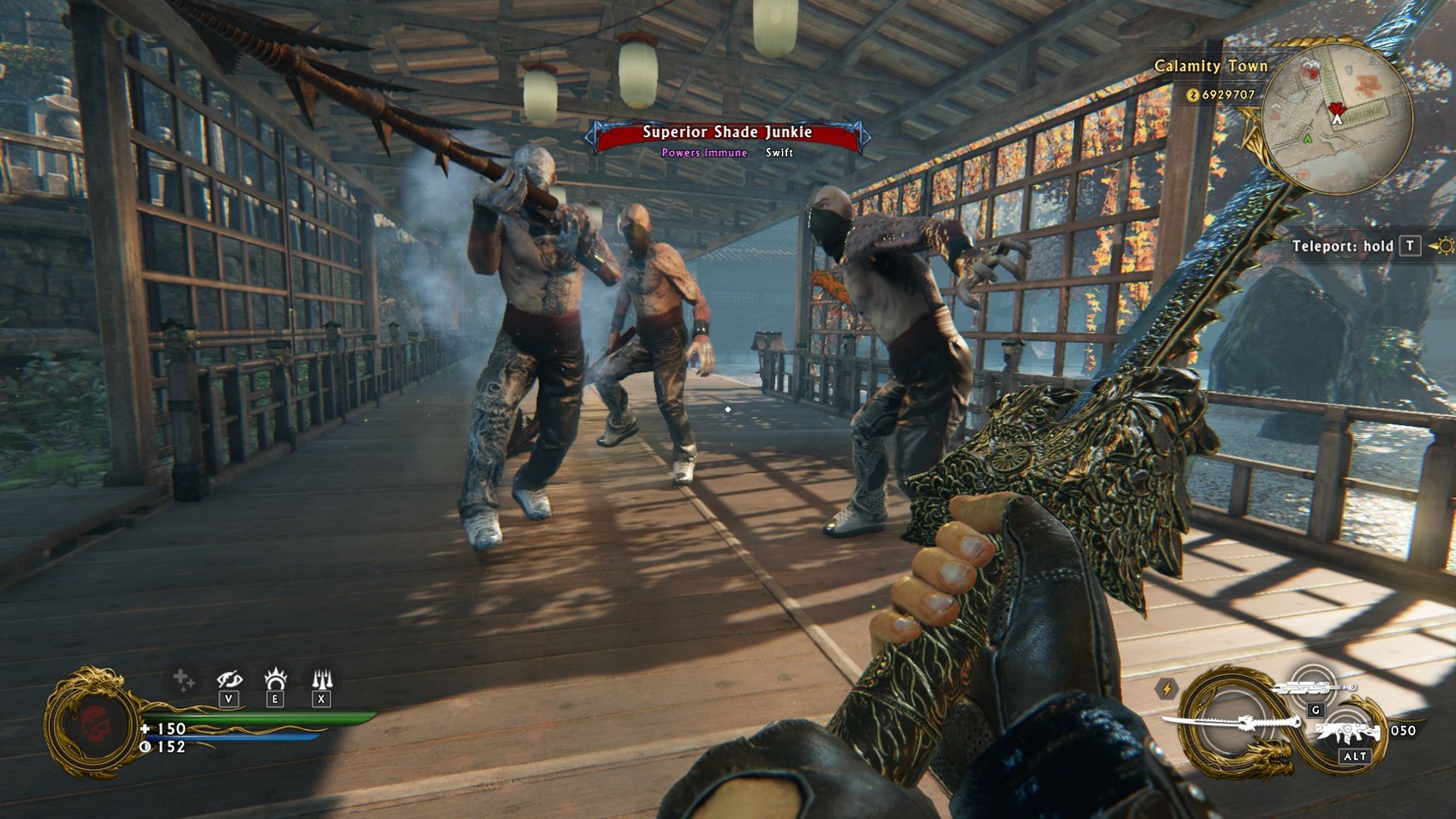The width and height of the screenshot is (1456, 819).
Task: Select the Superior Shade Junkie enemy nameplate
Action: (x=727, y=133)
